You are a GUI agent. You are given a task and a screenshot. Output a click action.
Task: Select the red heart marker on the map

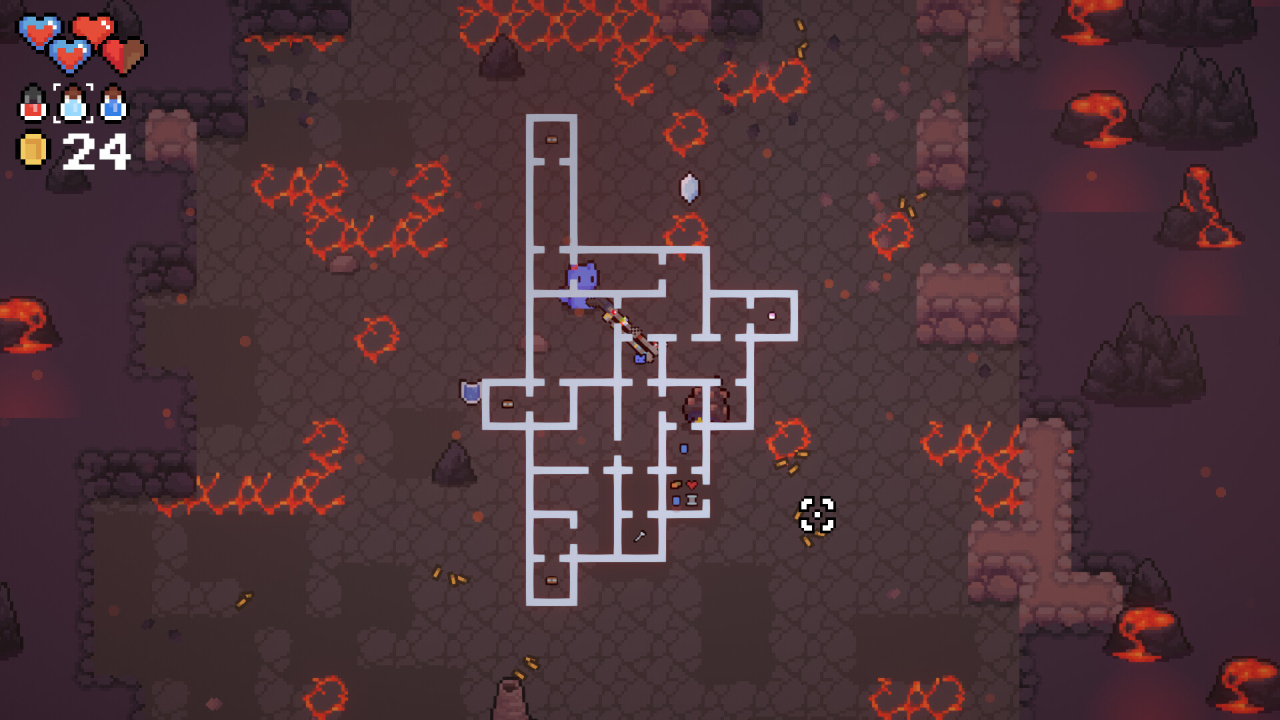click(692, 485)
